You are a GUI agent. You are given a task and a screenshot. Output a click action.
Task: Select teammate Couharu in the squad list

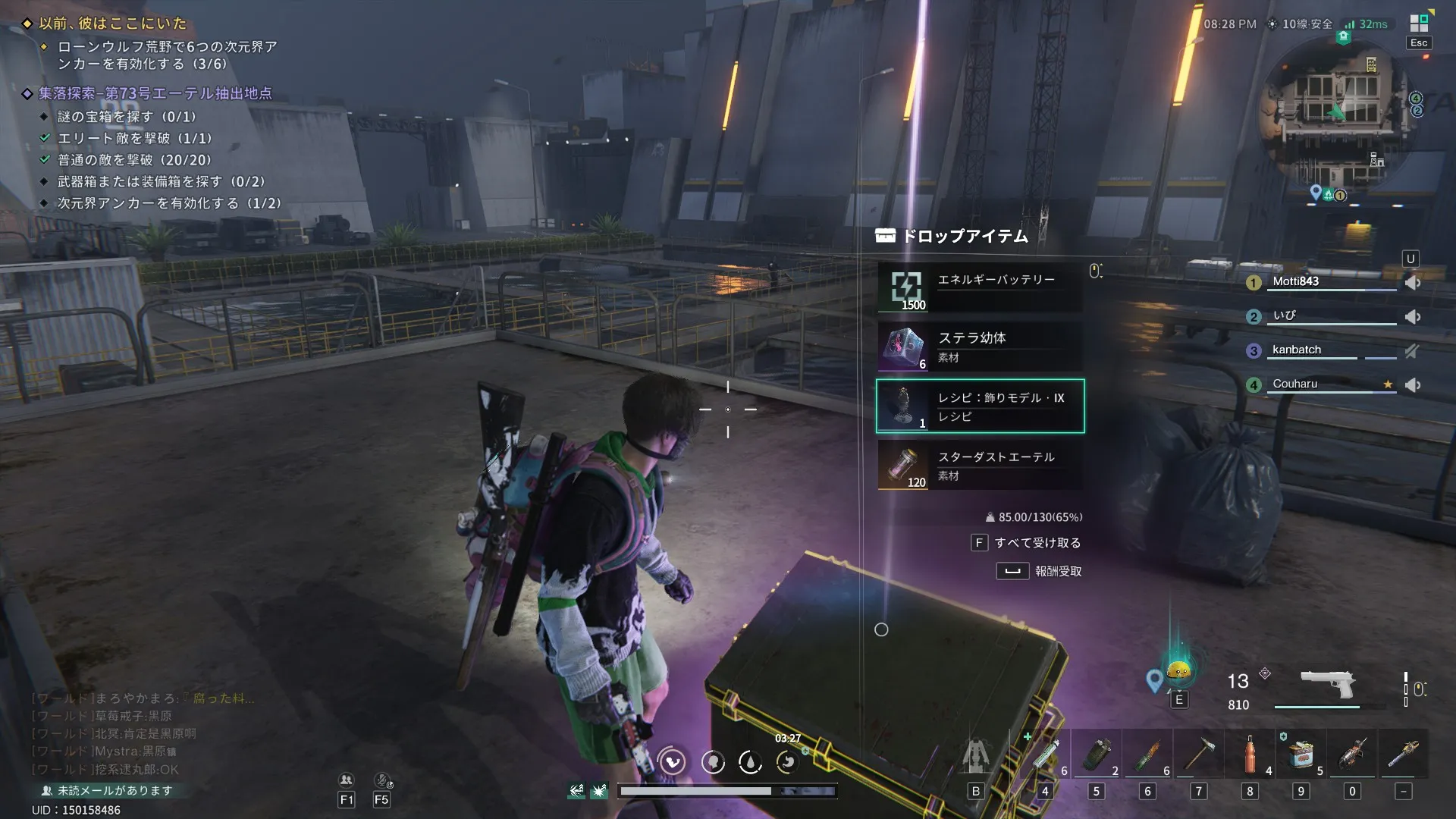(1295, 384)
